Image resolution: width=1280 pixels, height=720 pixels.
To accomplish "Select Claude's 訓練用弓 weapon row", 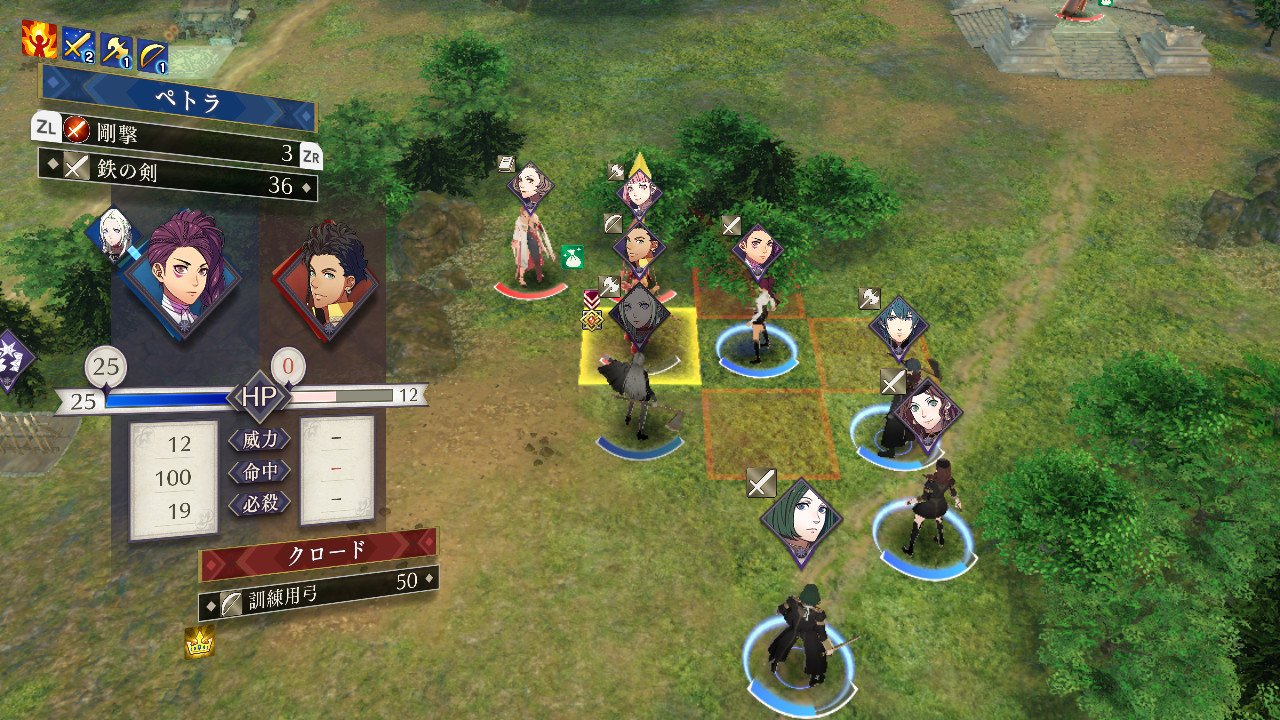I will tap(317, 592).
